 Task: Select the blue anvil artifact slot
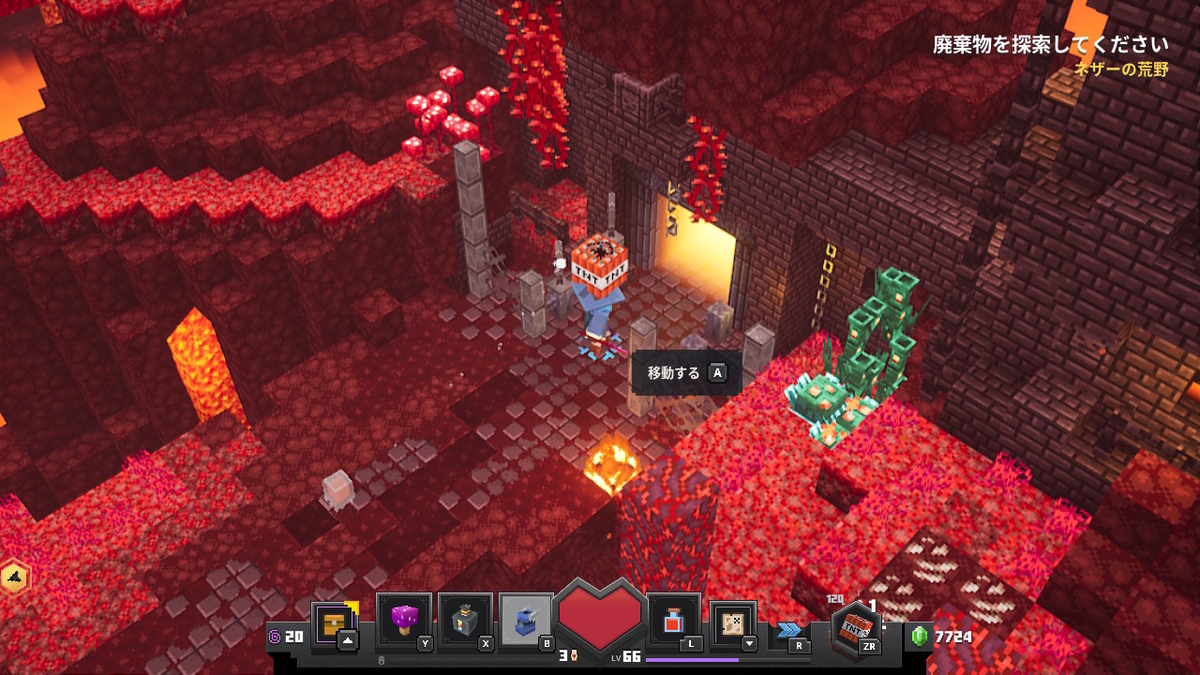(x=525, y=620)
